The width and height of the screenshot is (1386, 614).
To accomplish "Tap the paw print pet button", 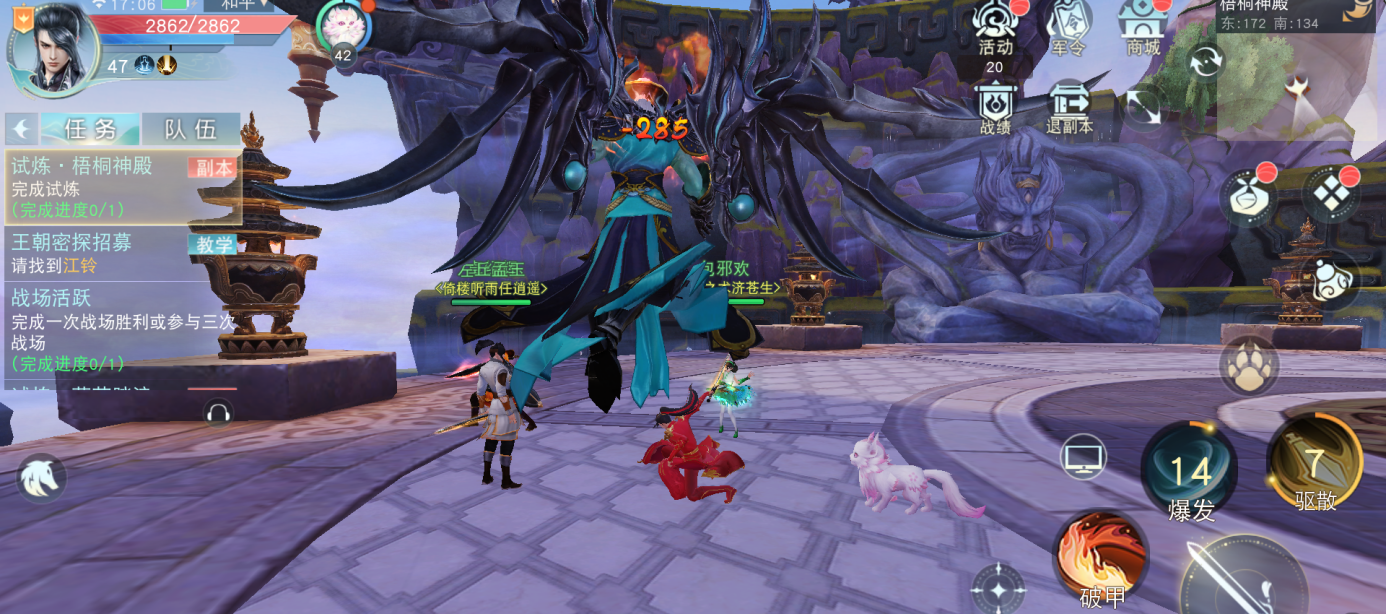I will coord(1249,366).
